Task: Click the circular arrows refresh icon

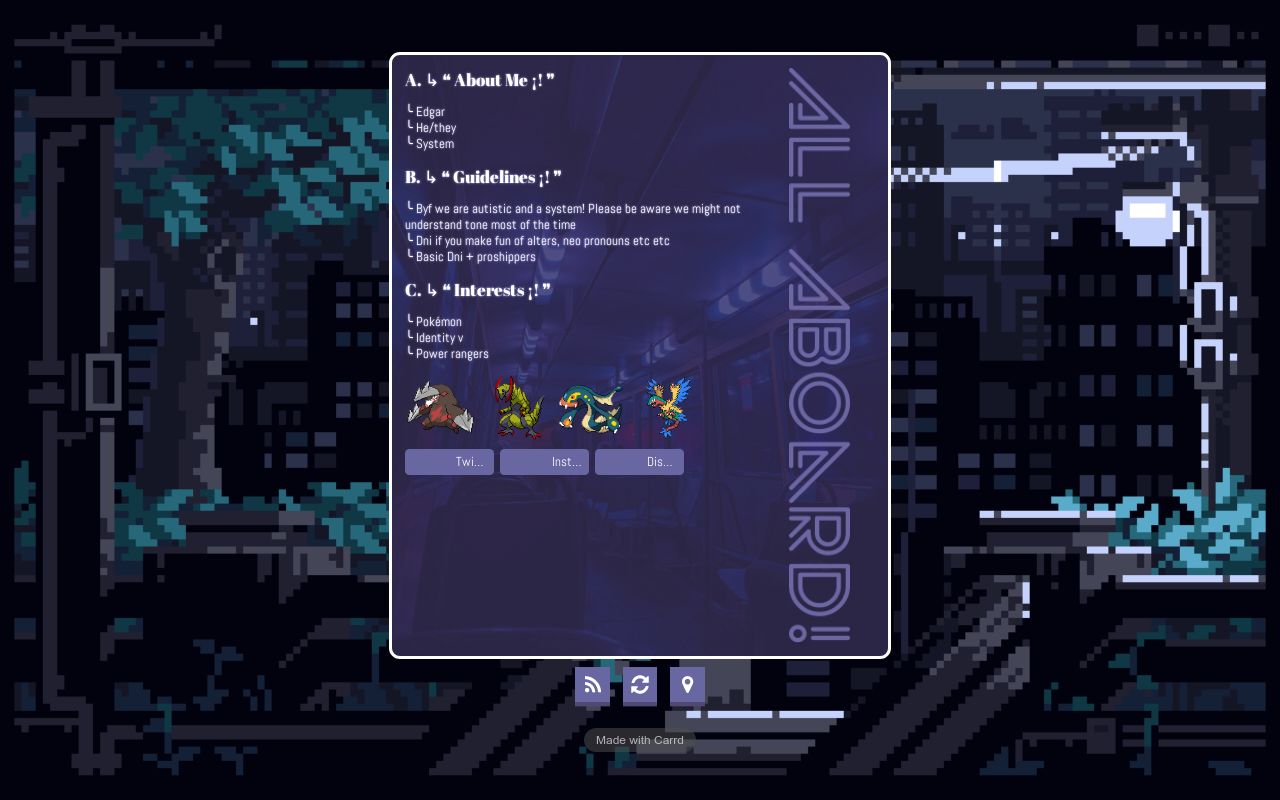Action: coord(640,685)
